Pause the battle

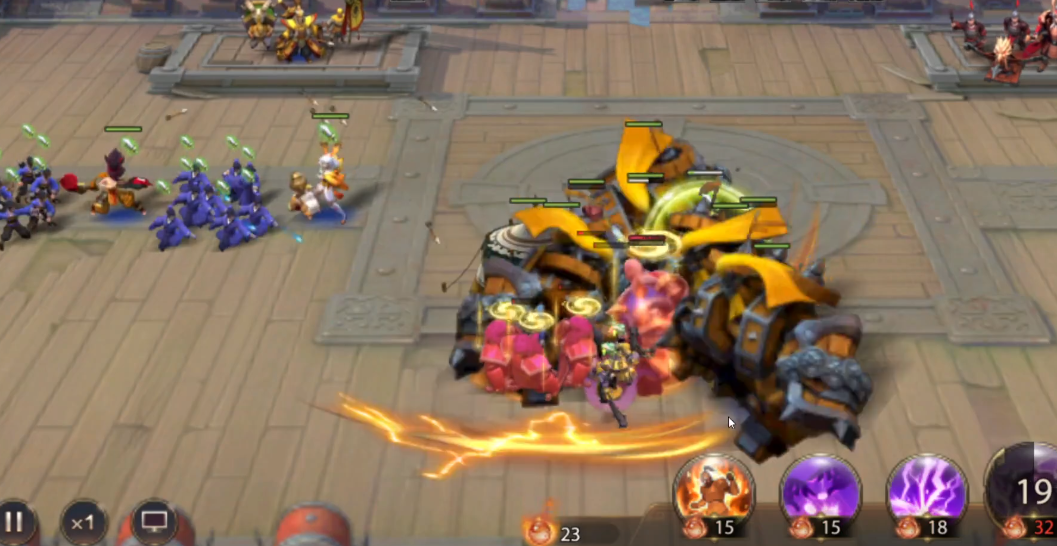click(15, 522)
